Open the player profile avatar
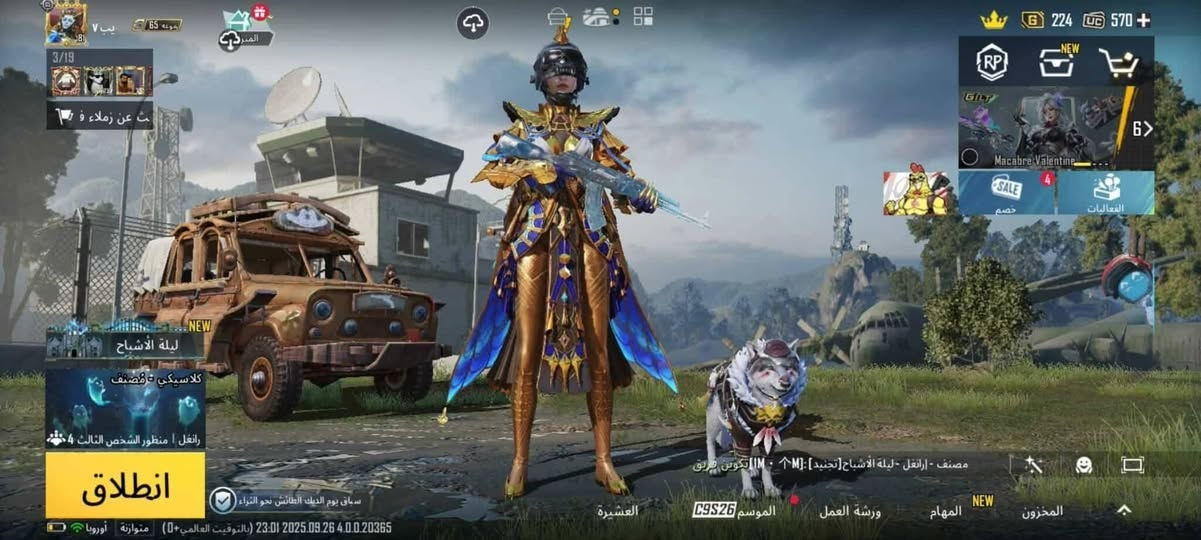This screenshot has height=540, width=1201. click(x=66, y=24)
